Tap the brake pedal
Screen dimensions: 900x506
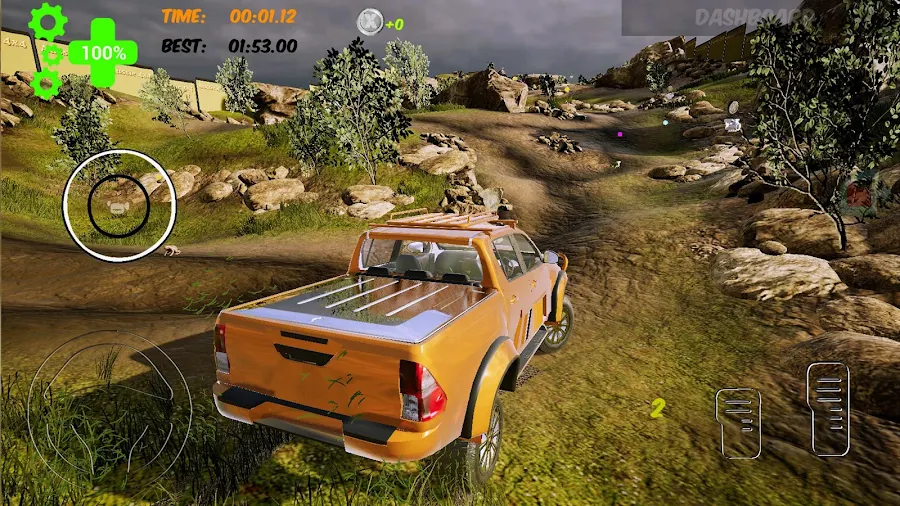pyautogui.click(x=738, y=422)
